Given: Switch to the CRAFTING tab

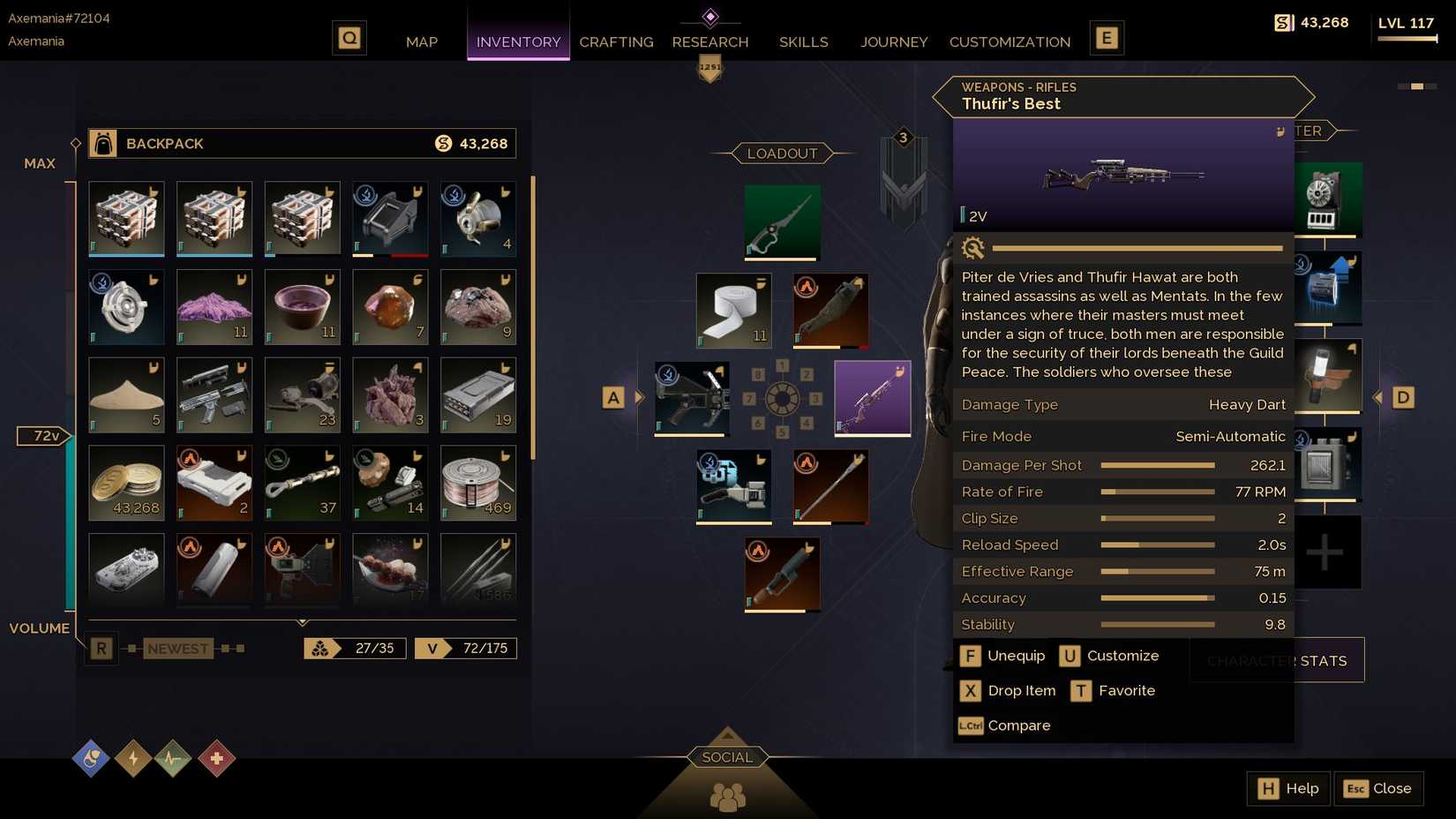Looking at the screenshot, I should click(616, 41).
